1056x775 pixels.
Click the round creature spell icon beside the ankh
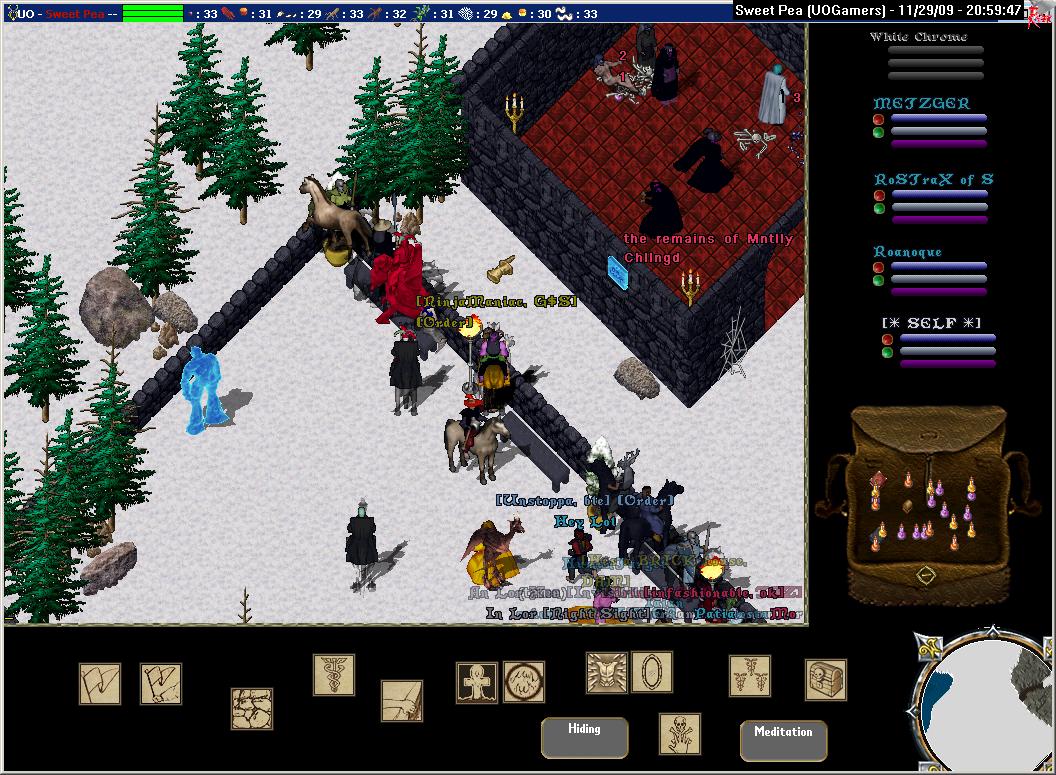(x=524, y=681)
